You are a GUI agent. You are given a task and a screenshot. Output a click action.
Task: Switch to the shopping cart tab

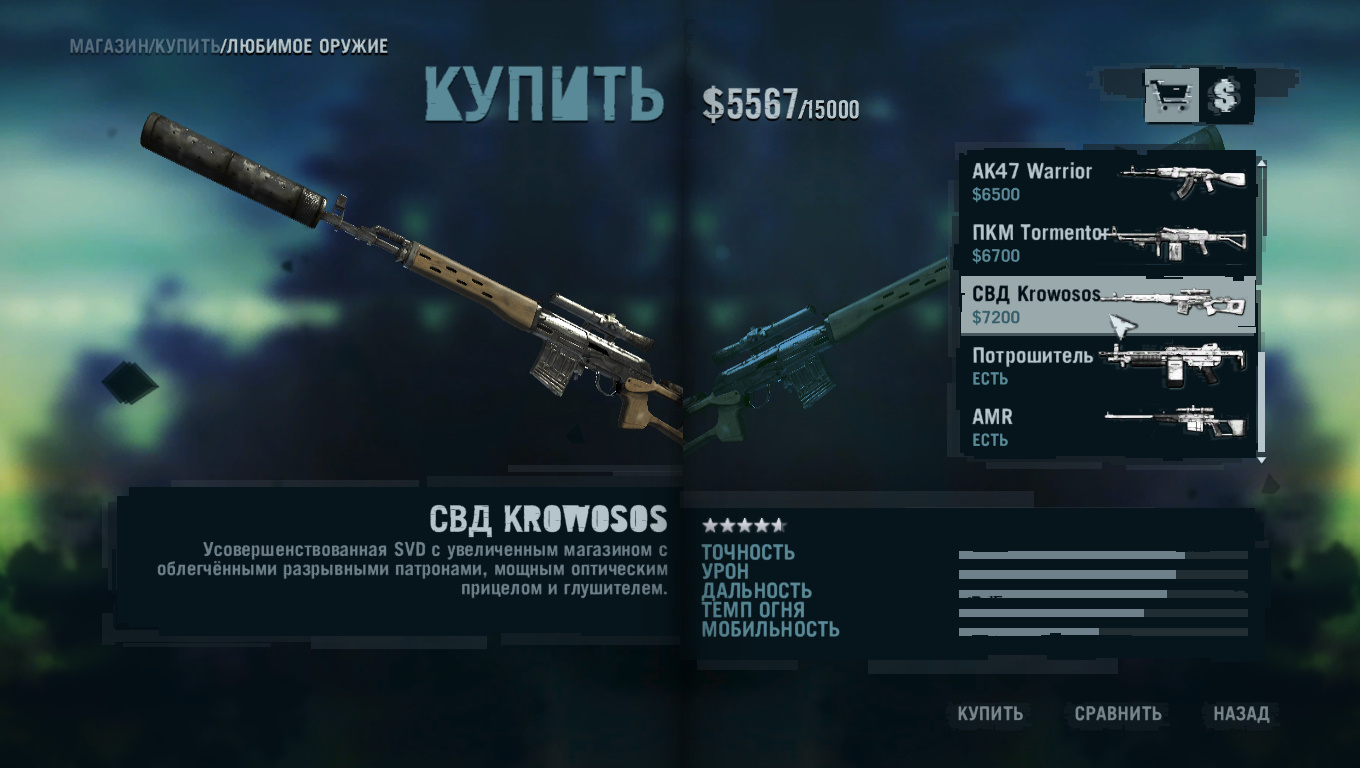click(1171, 96)
